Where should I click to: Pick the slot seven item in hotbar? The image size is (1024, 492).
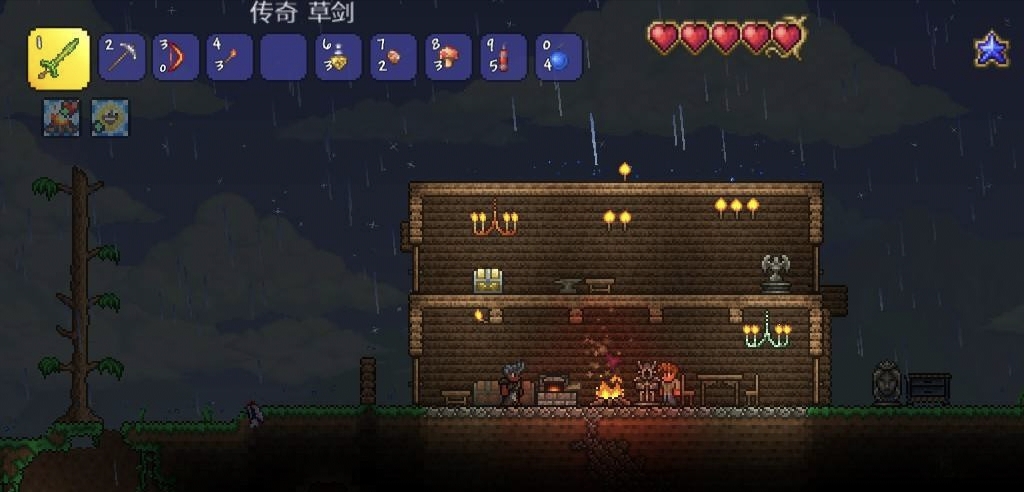pos(393,58)
